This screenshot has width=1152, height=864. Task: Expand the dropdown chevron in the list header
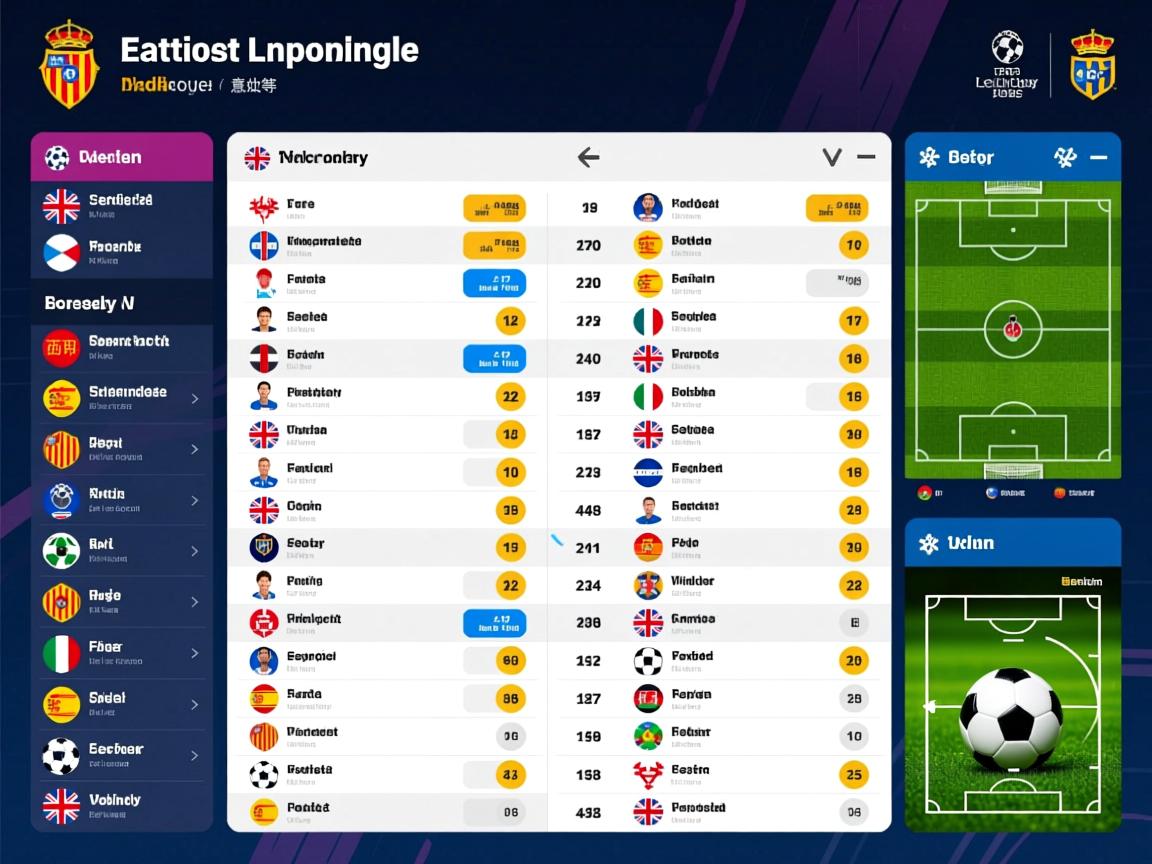tap(831, 157)
